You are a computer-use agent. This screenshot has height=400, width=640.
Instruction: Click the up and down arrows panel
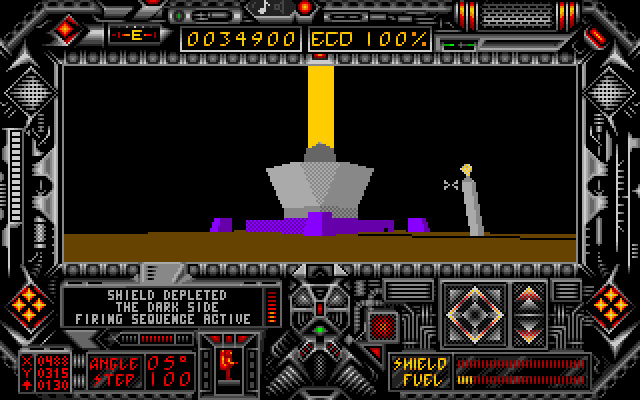(x=529, y=311)
